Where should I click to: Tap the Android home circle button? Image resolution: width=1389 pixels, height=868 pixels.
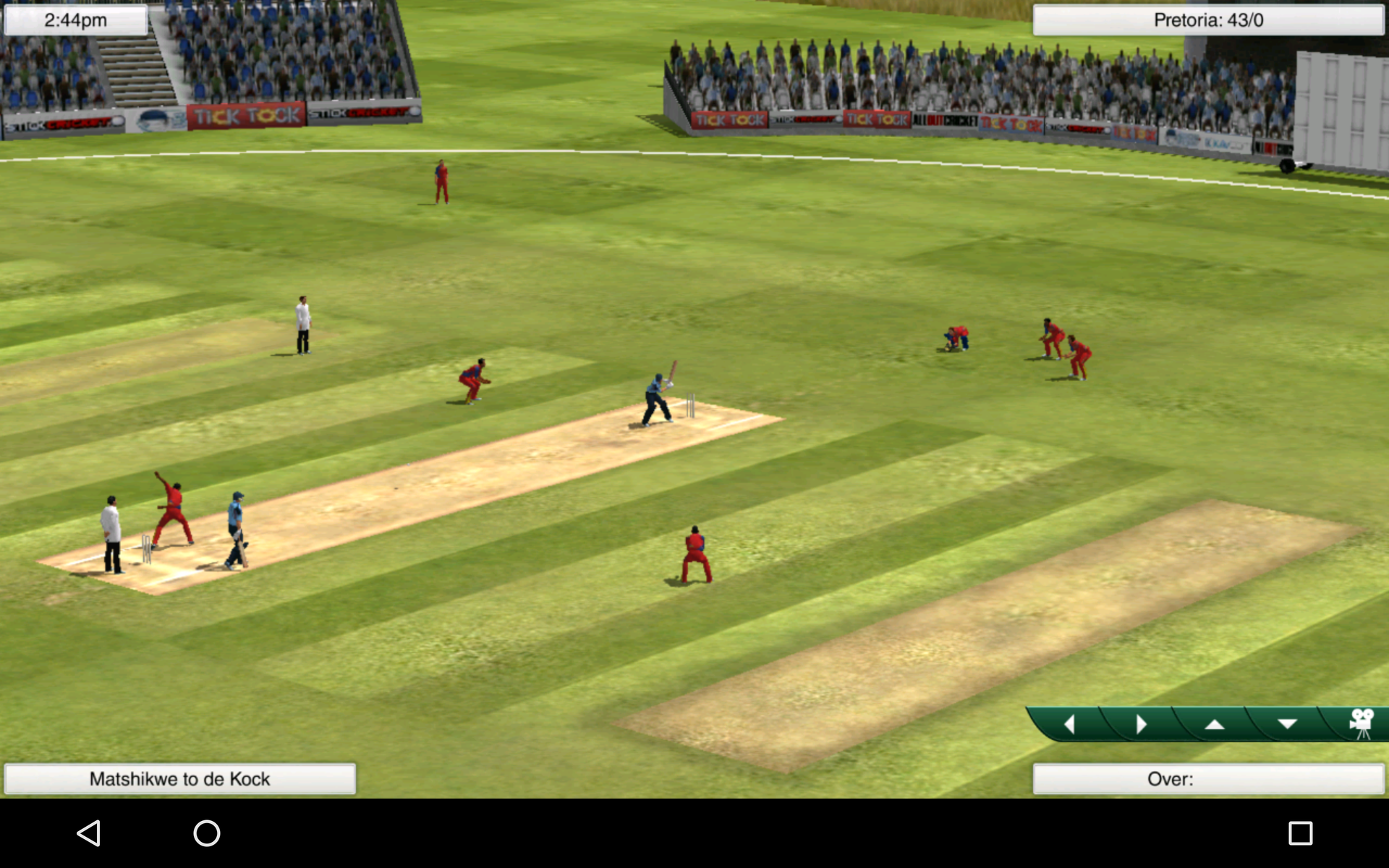click(206, 833)
